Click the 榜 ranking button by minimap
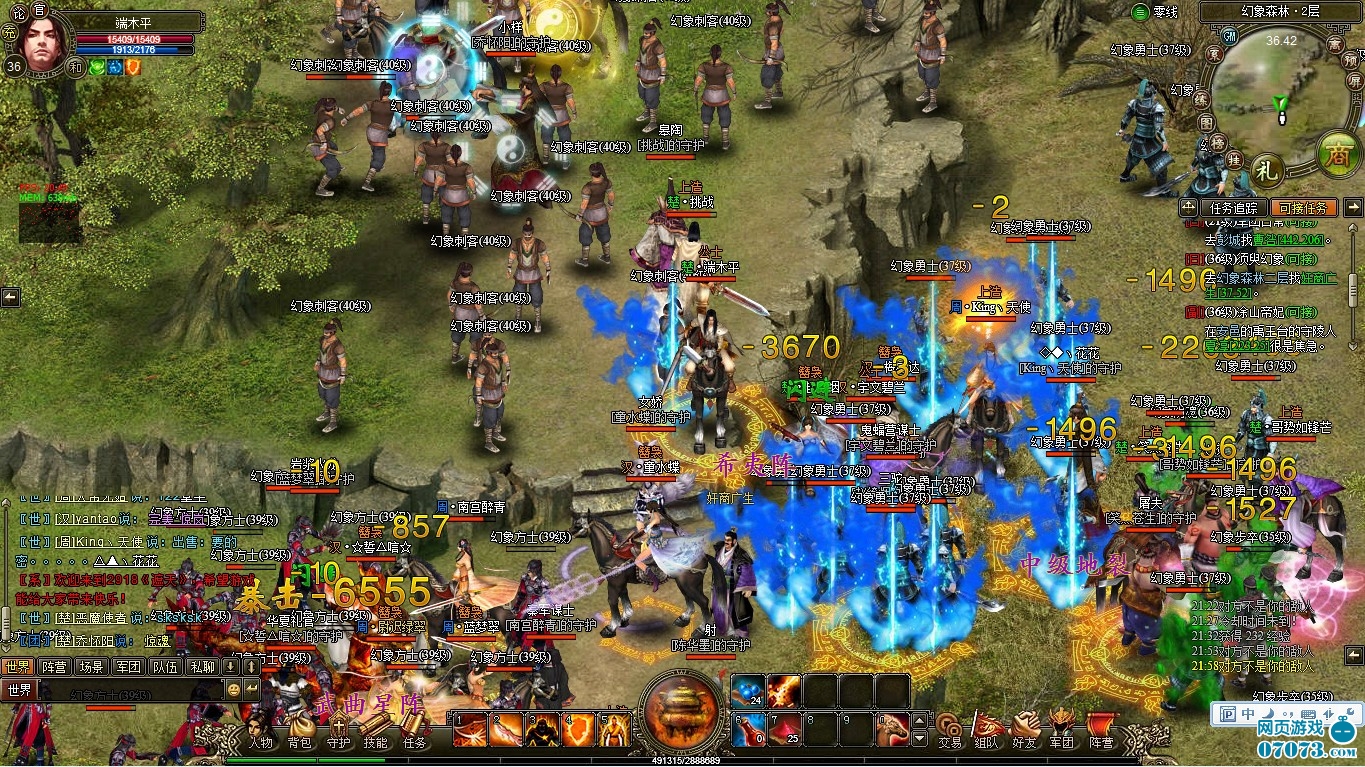 1217,142
